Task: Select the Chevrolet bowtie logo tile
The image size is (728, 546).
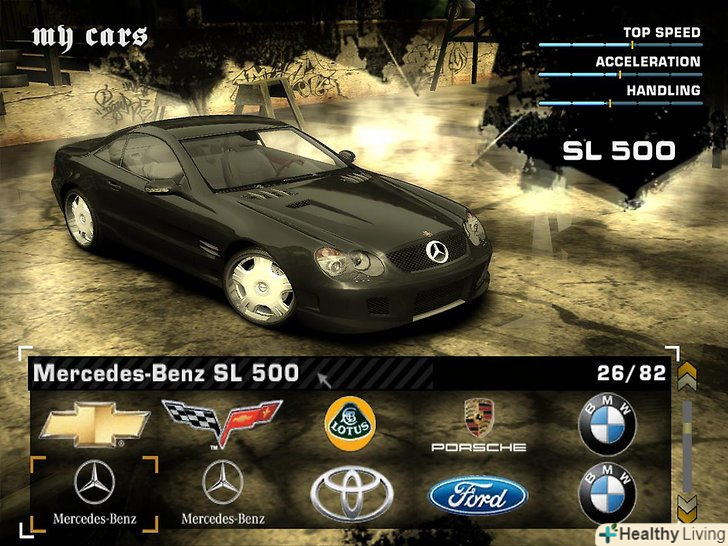Action: (94, 424)
